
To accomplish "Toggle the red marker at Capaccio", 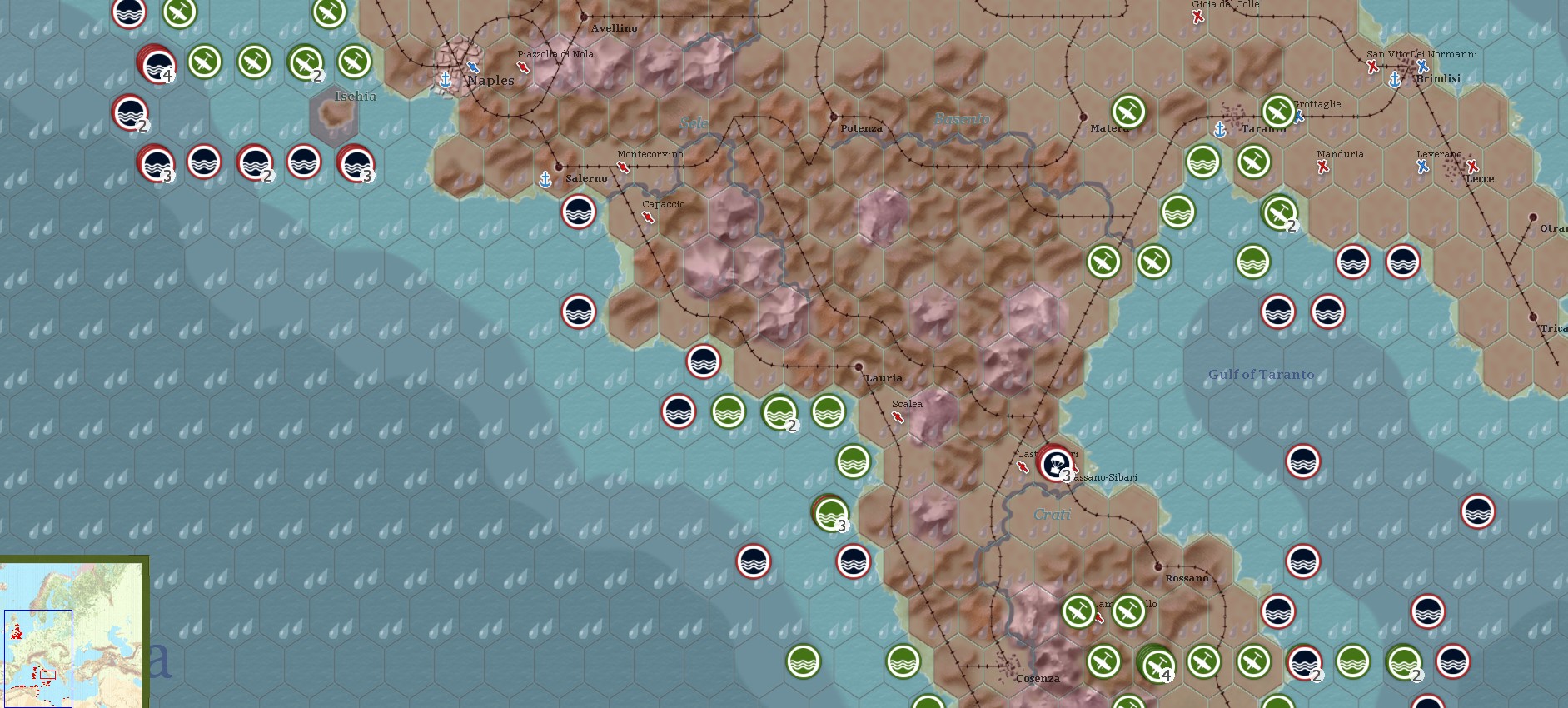I will pyautogui.click(x=650, y=215).
